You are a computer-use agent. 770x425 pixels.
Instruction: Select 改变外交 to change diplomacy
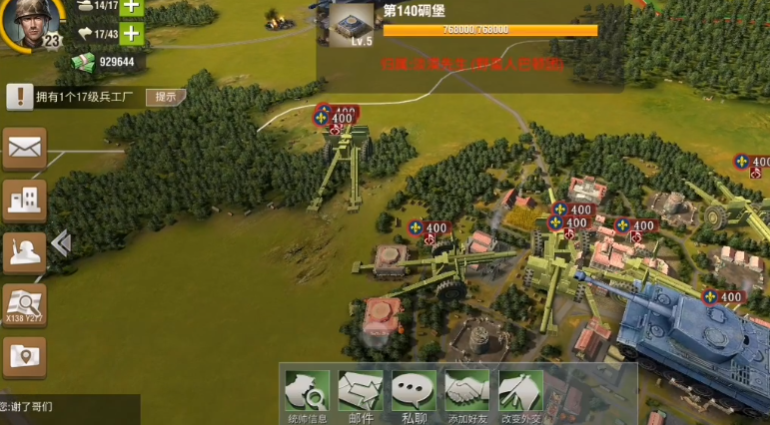click(521, 395)
